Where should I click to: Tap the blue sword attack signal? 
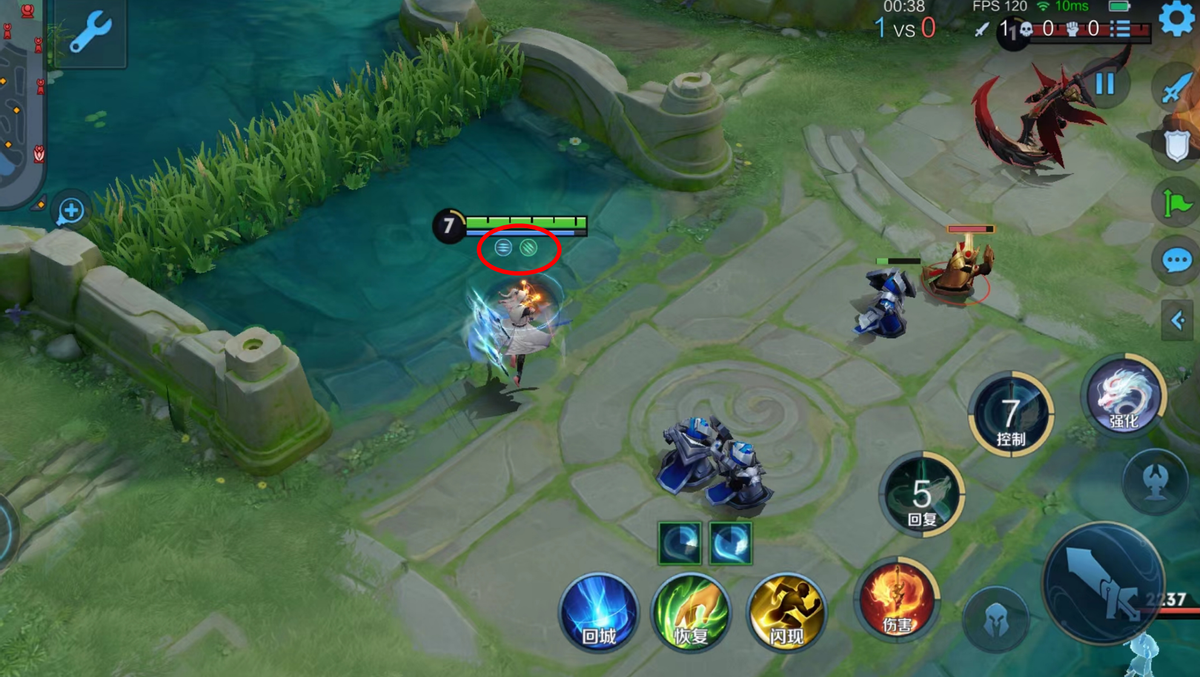click(1176, 88)
